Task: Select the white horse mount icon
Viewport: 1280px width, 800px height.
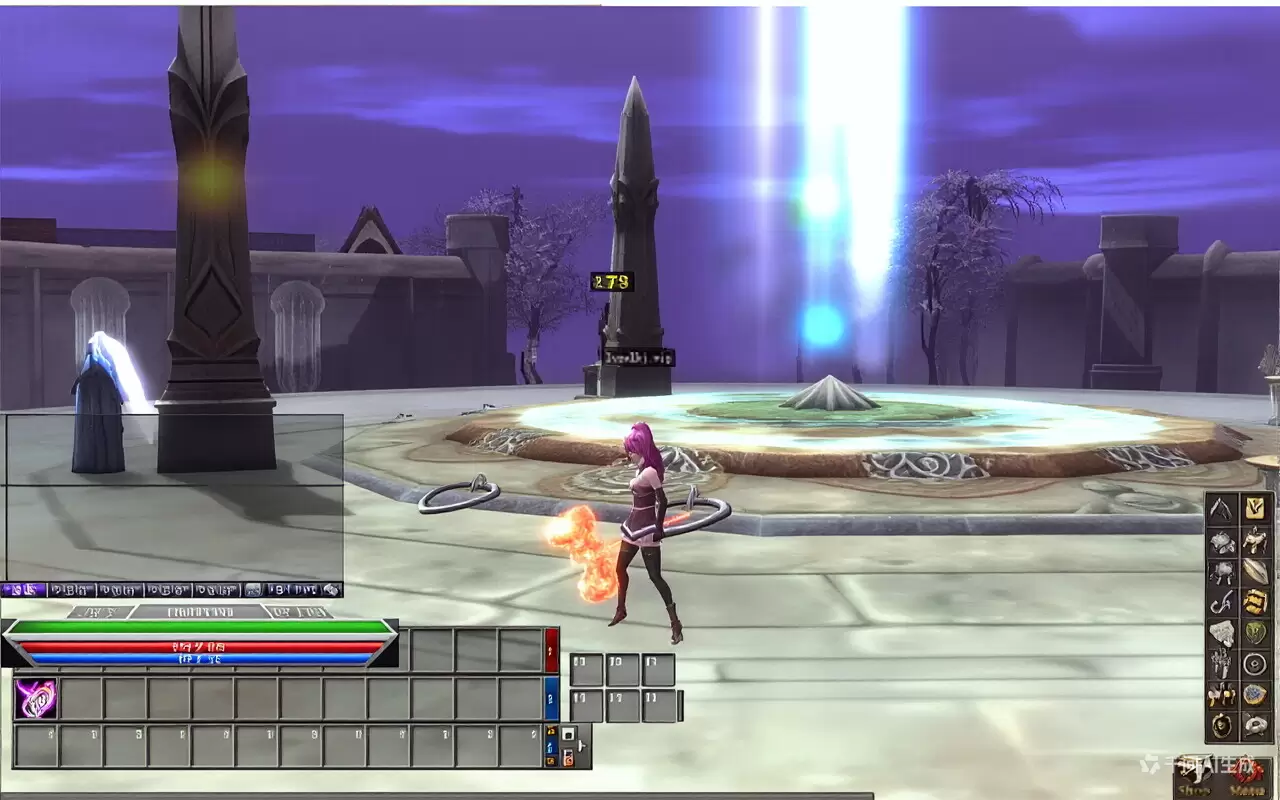Action: pyautogui.click(x=1254, y=541)
